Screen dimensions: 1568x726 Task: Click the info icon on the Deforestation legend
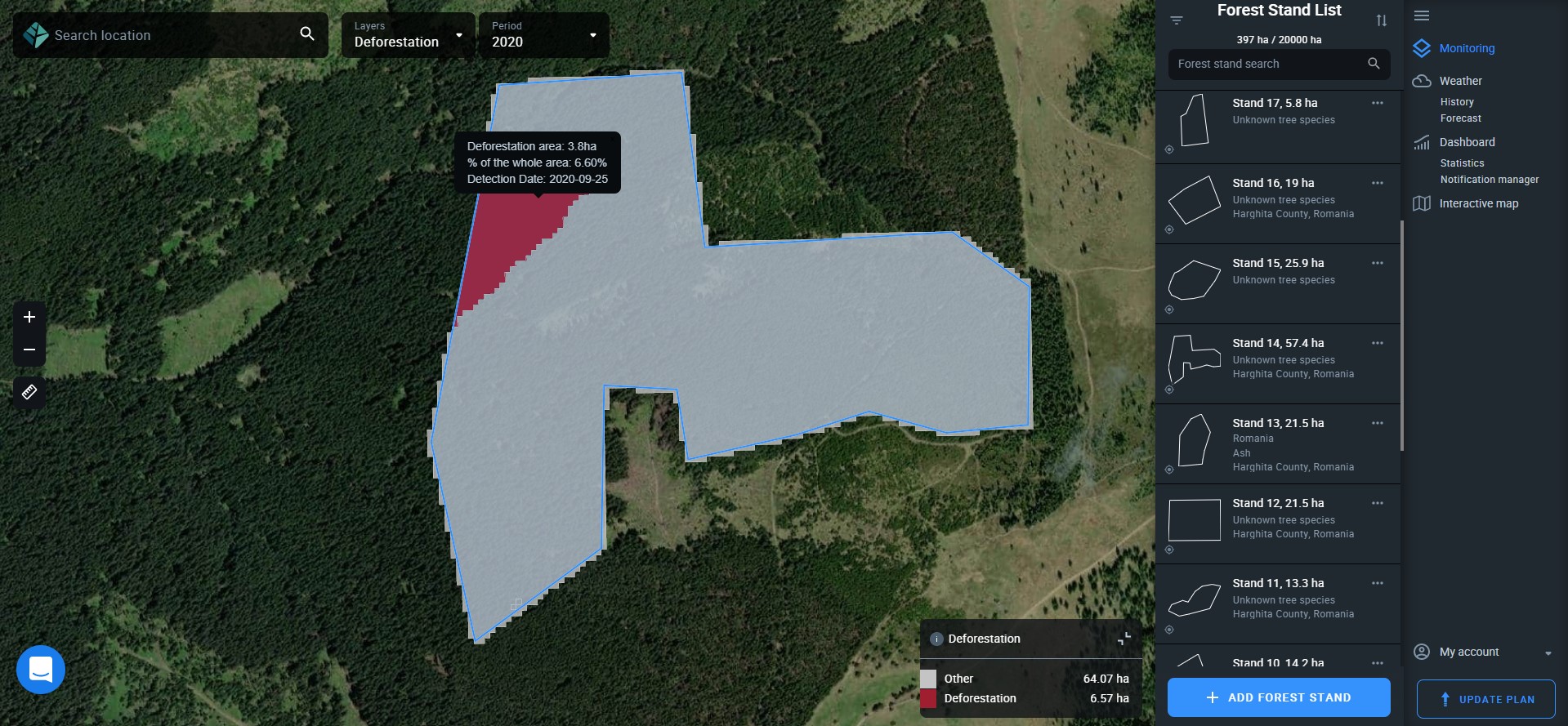[936, 639]
